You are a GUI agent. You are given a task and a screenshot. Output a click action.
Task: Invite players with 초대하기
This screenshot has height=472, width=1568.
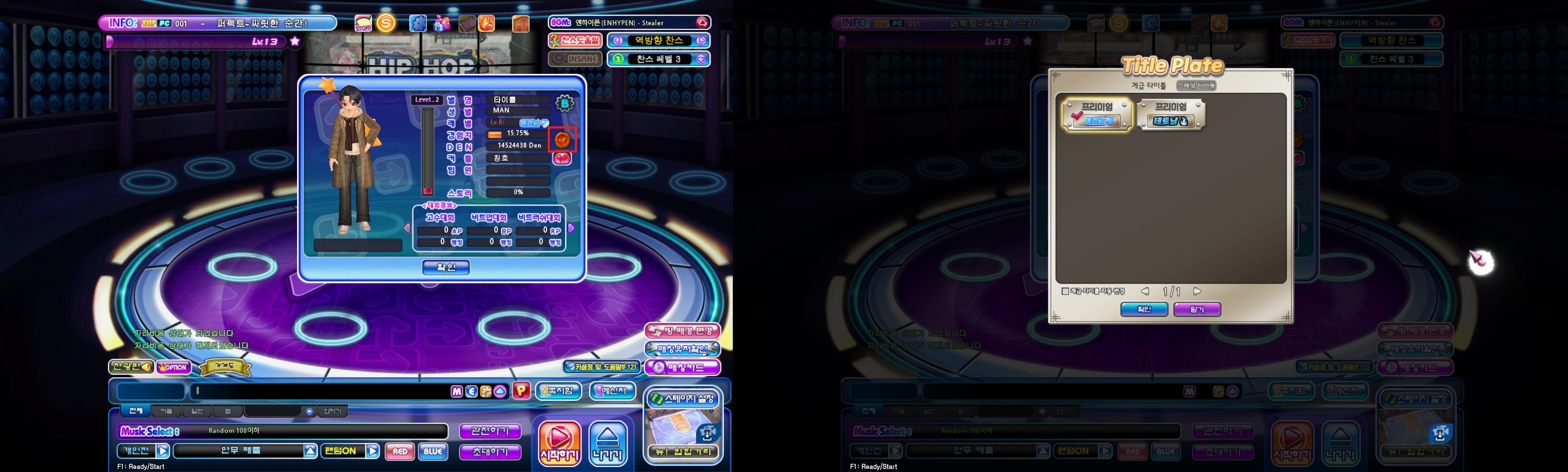click(490, 452)
